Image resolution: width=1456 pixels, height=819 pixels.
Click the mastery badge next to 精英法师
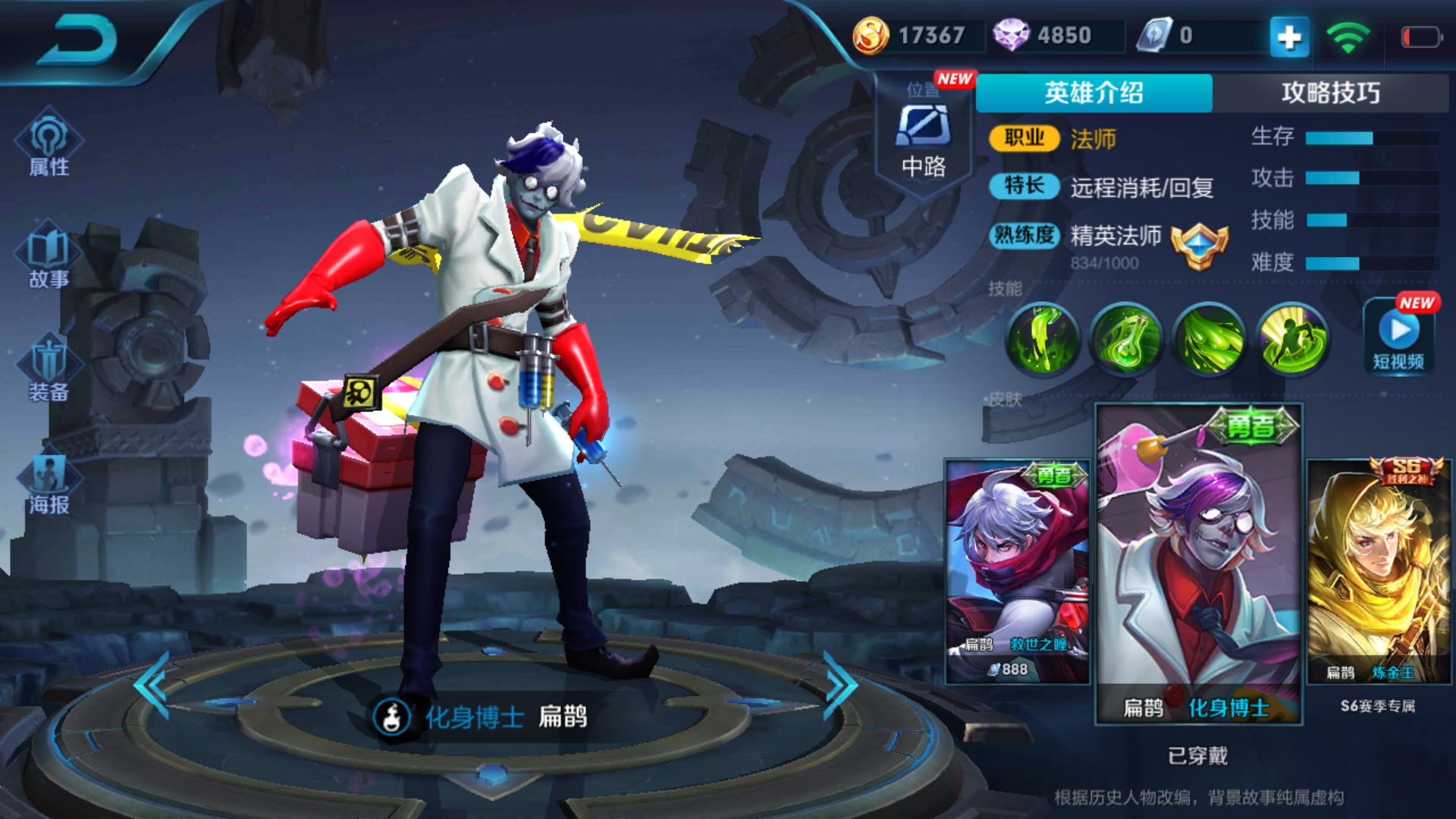click(x=1199, y=246)
